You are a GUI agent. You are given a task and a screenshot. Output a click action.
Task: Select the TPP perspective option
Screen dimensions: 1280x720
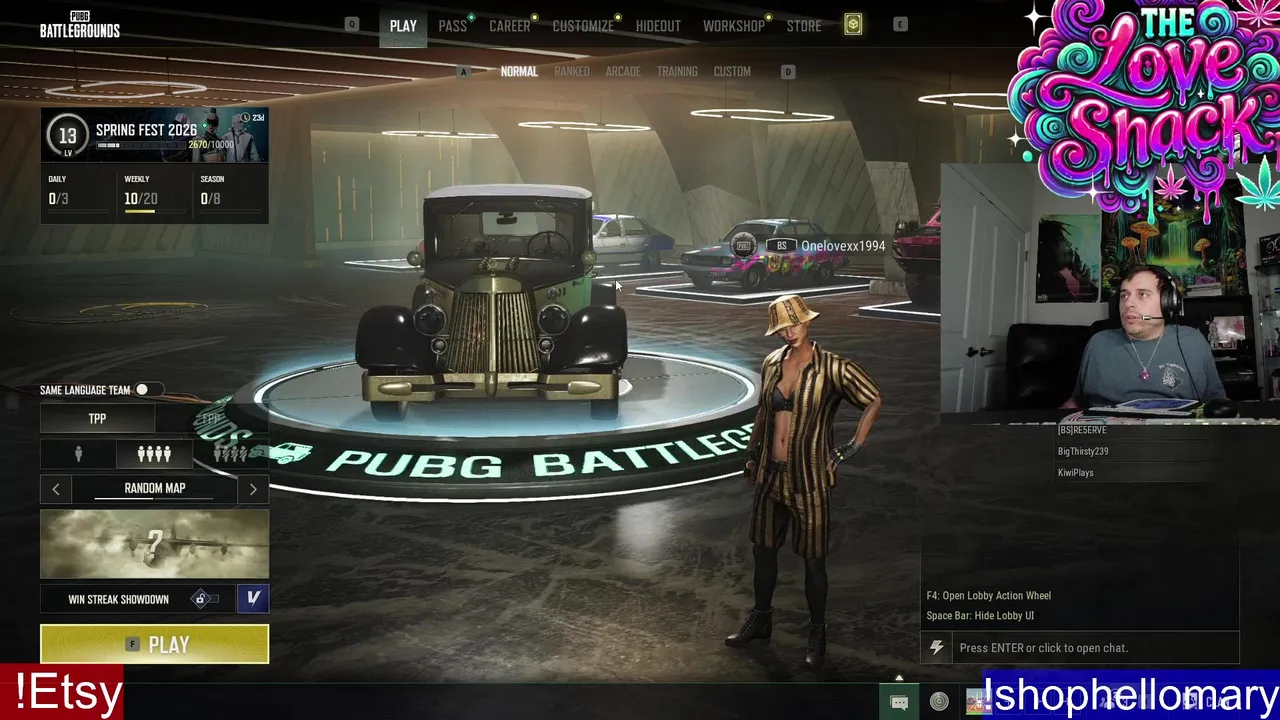coord(97,419)
